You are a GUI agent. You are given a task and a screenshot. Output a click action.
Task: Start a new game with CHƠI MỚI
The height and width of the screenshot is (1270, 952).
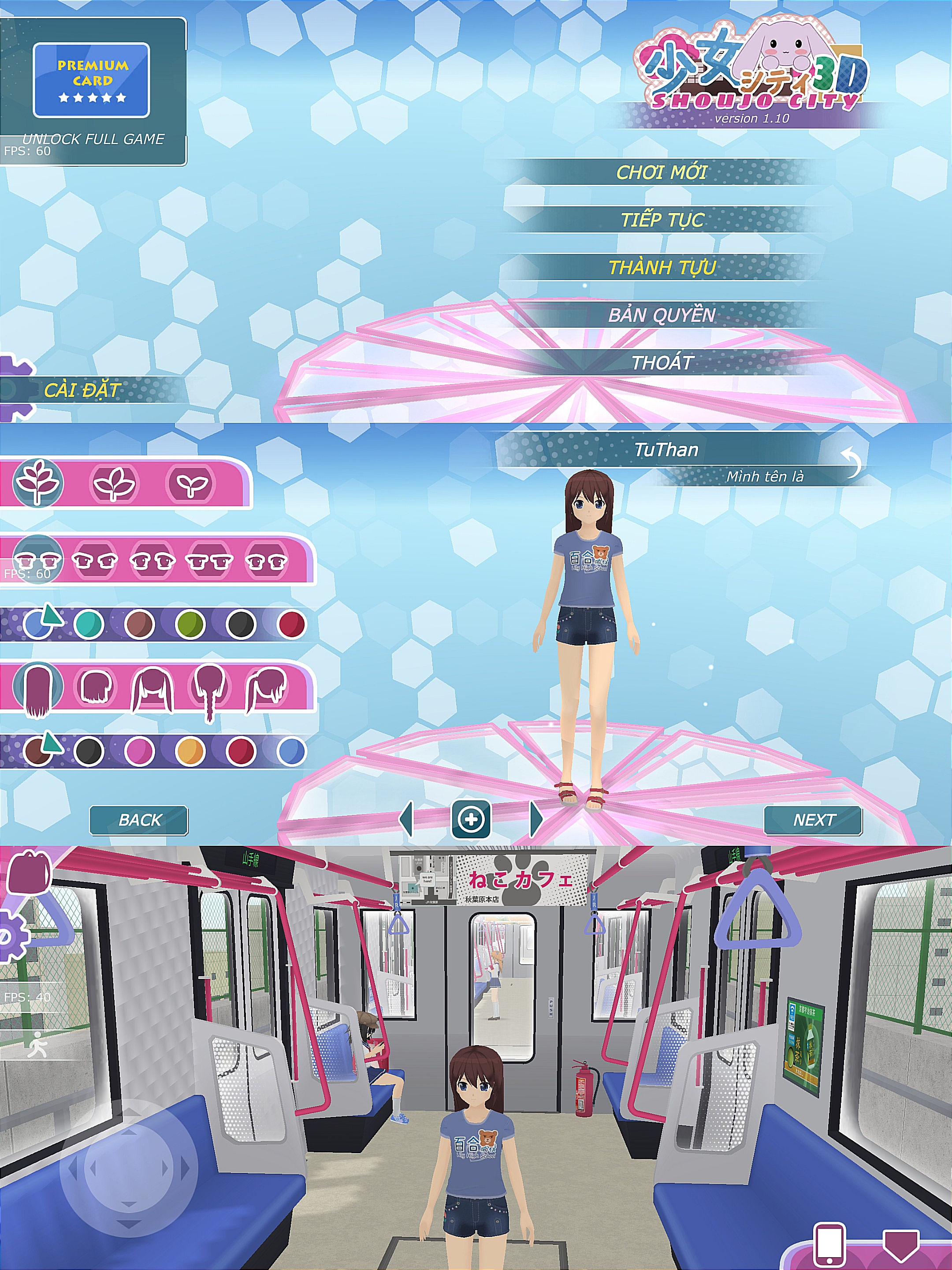click(662, 172)
